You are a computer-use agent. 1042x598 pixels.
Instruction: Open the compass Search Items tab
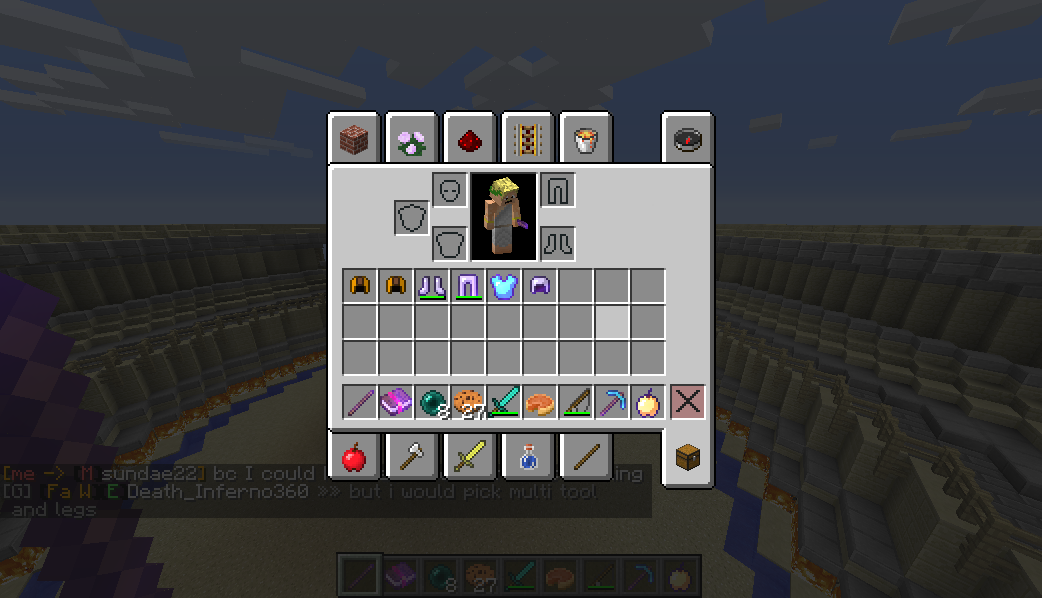(687, 140)
